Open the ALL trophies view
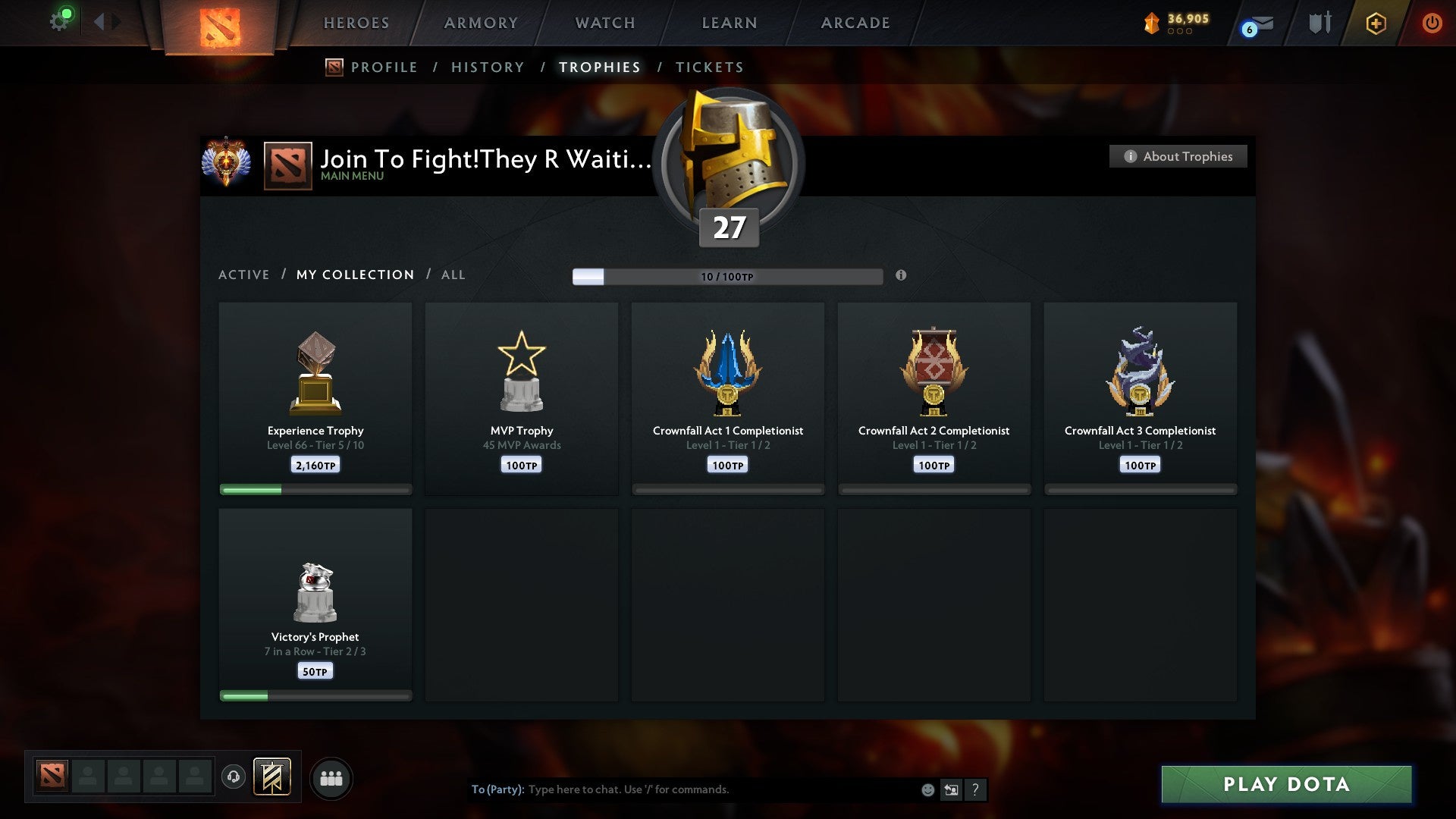 (453, 275)
